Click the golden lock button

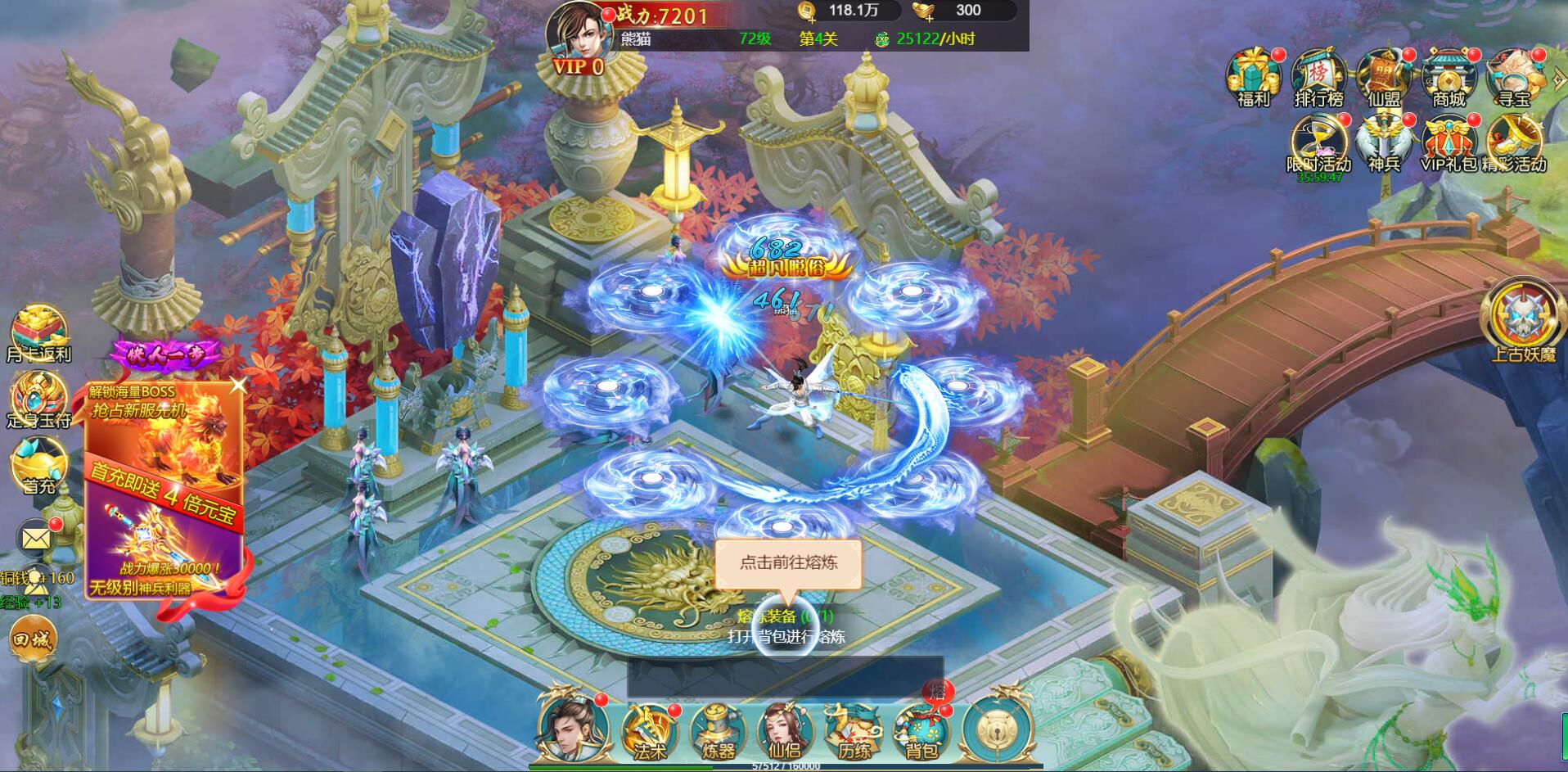998,730
